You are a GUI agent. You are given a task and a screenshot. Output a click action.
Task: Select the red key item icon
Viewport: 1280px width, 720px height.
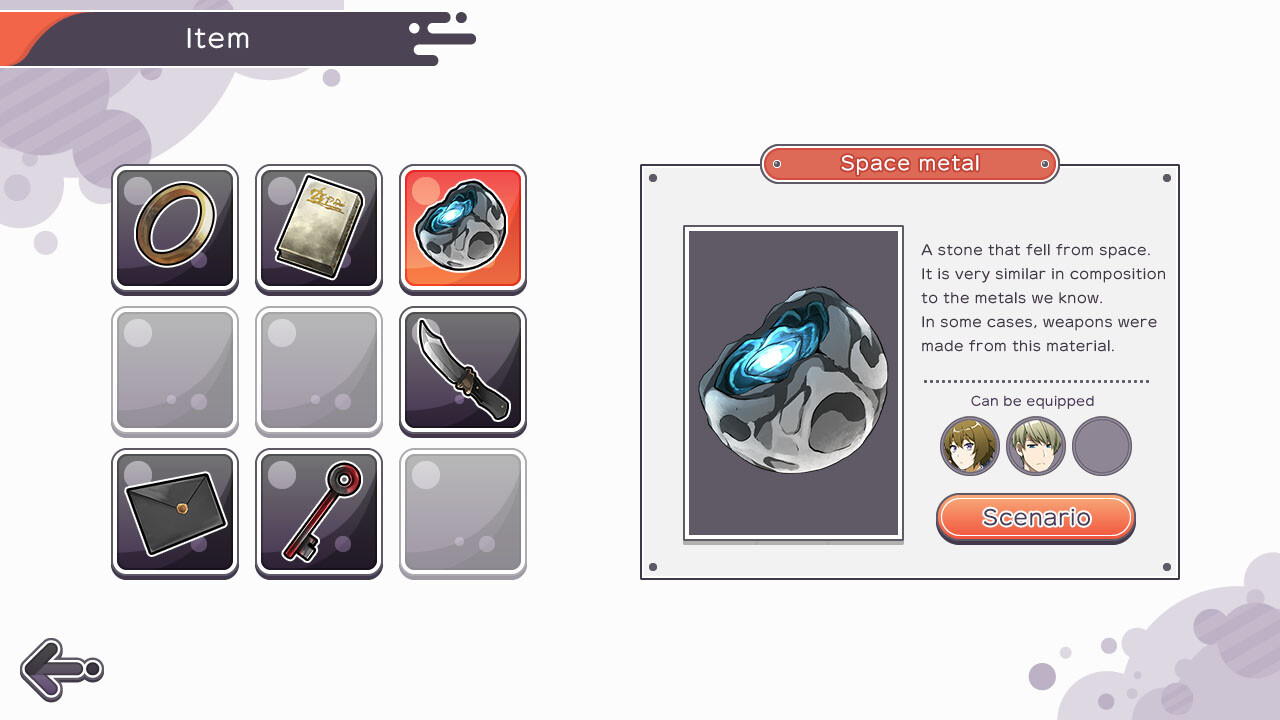318,513
